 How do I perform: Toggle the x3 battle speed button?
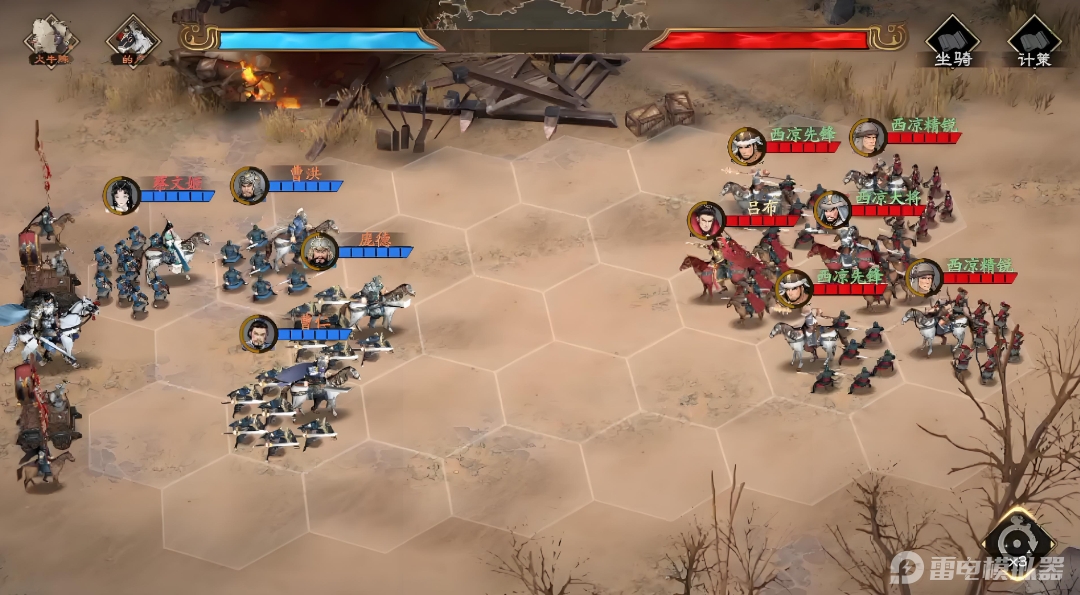[1017, 545]
